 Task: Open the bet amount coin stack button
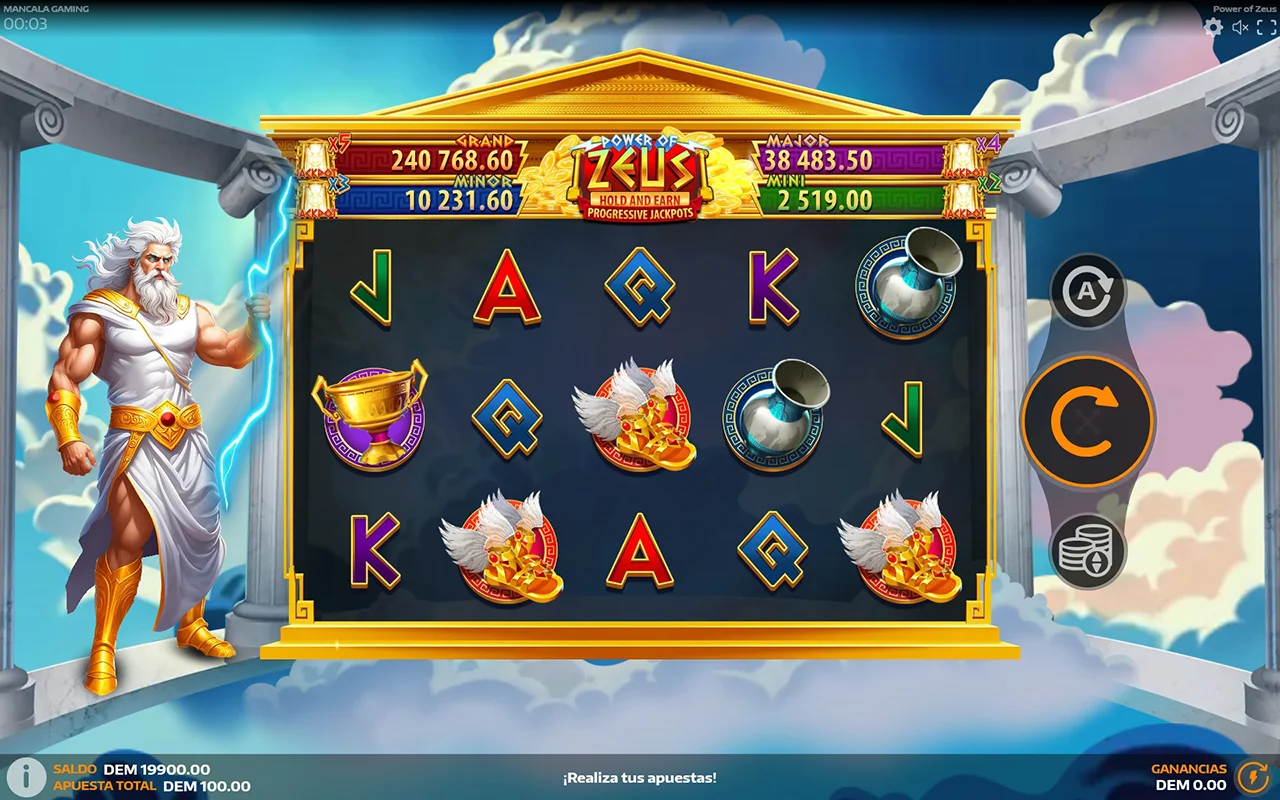pyautogui.click(x=1087, y=550)
